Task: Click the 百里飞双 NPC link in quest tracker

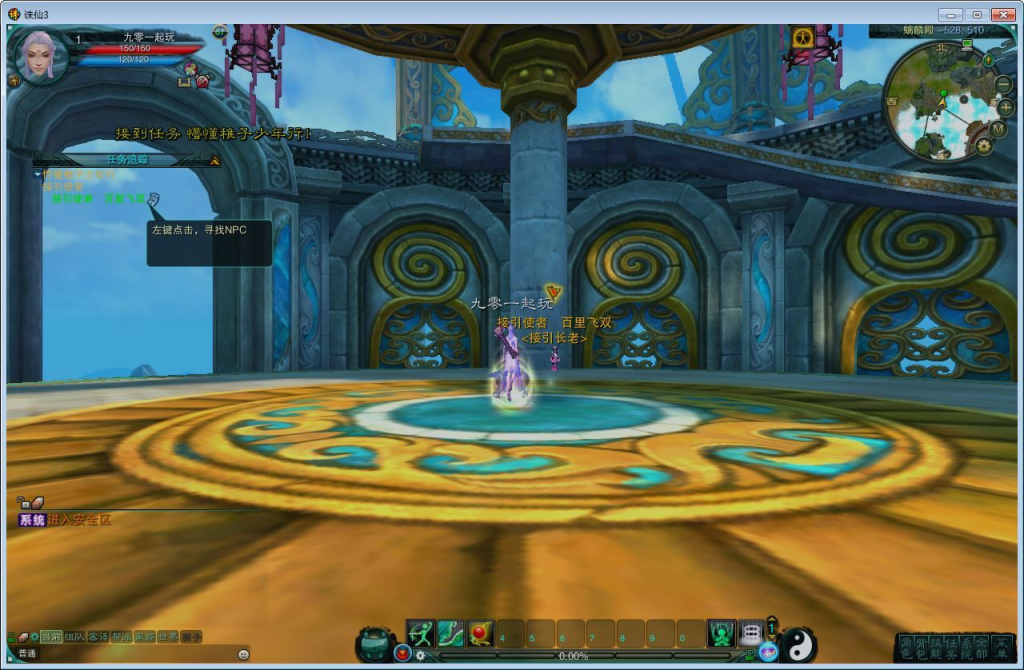Action: coord(125,198)
